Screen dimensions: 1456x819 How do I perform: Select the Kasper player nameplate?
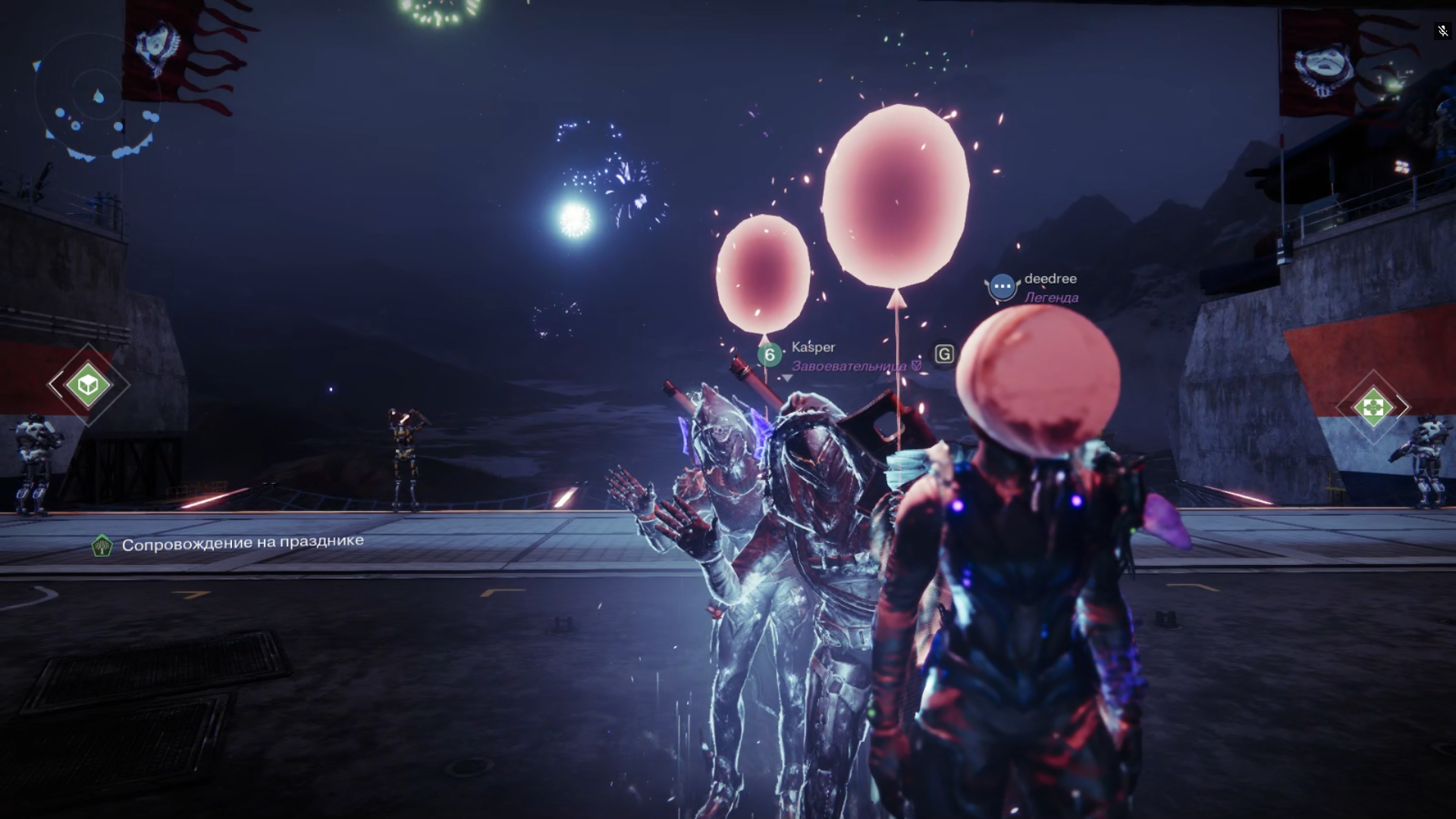click(x=813, y=347)
